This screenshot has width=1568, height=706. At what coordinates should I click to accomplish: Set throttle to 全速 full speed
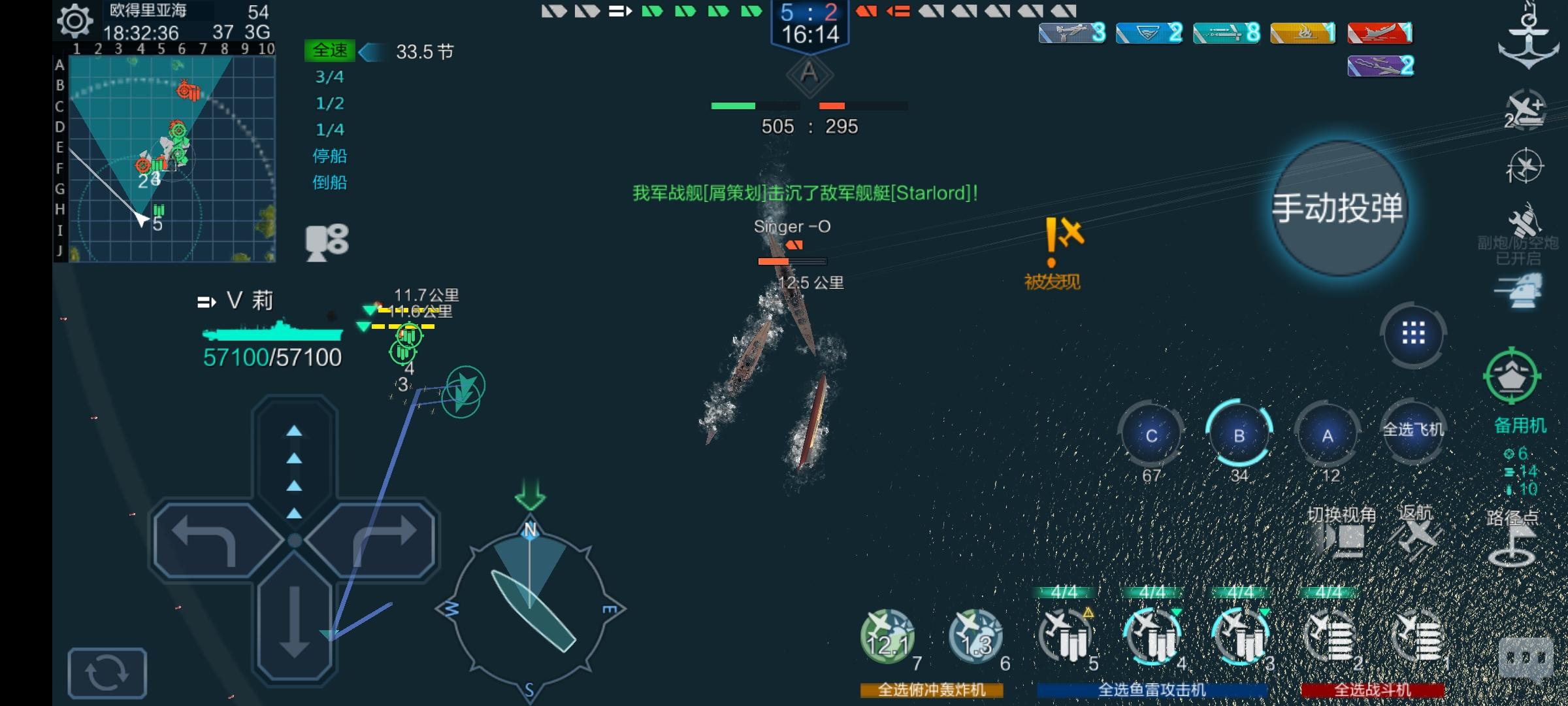tap(330, 49)
